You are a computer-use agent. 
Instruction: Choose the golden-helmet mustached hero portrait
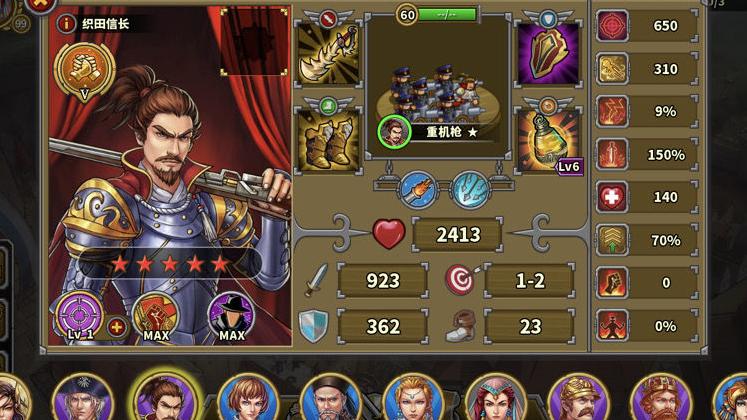(578, 400)
